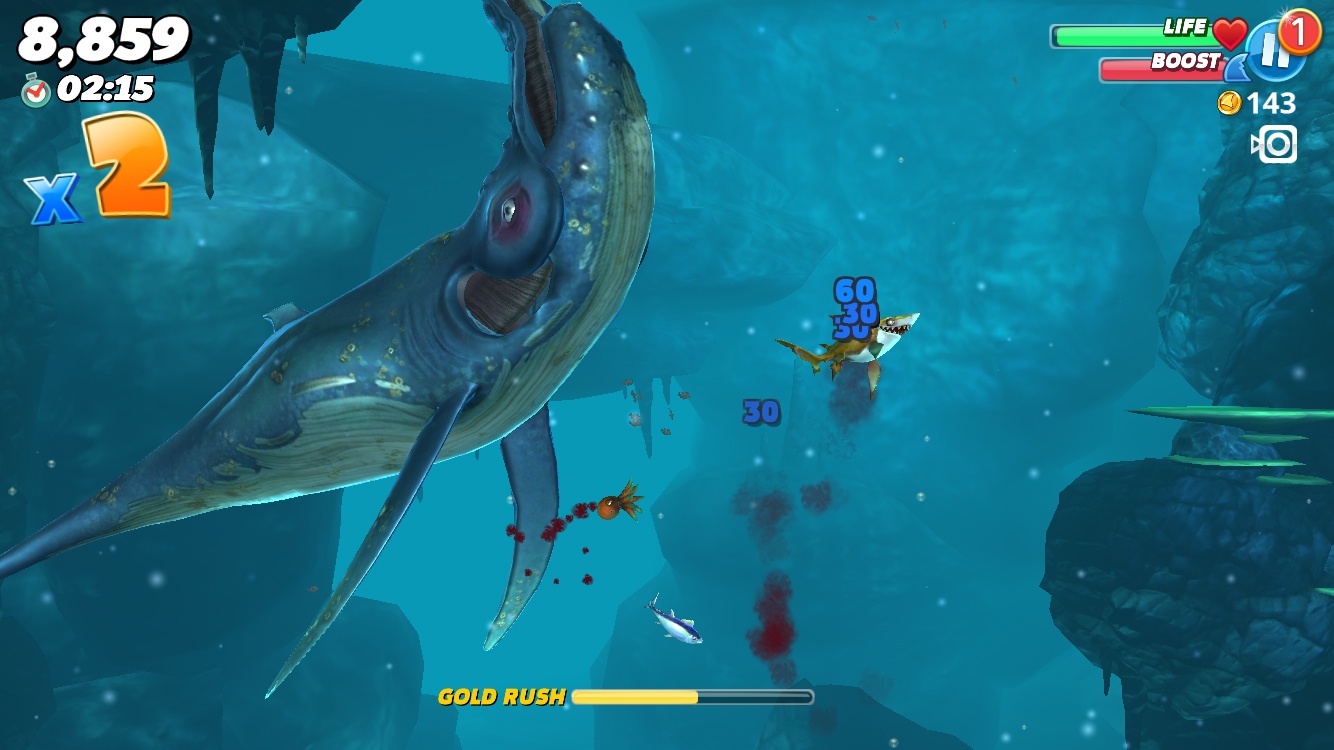Tap the camera snapshot icon

(1275, 144)
